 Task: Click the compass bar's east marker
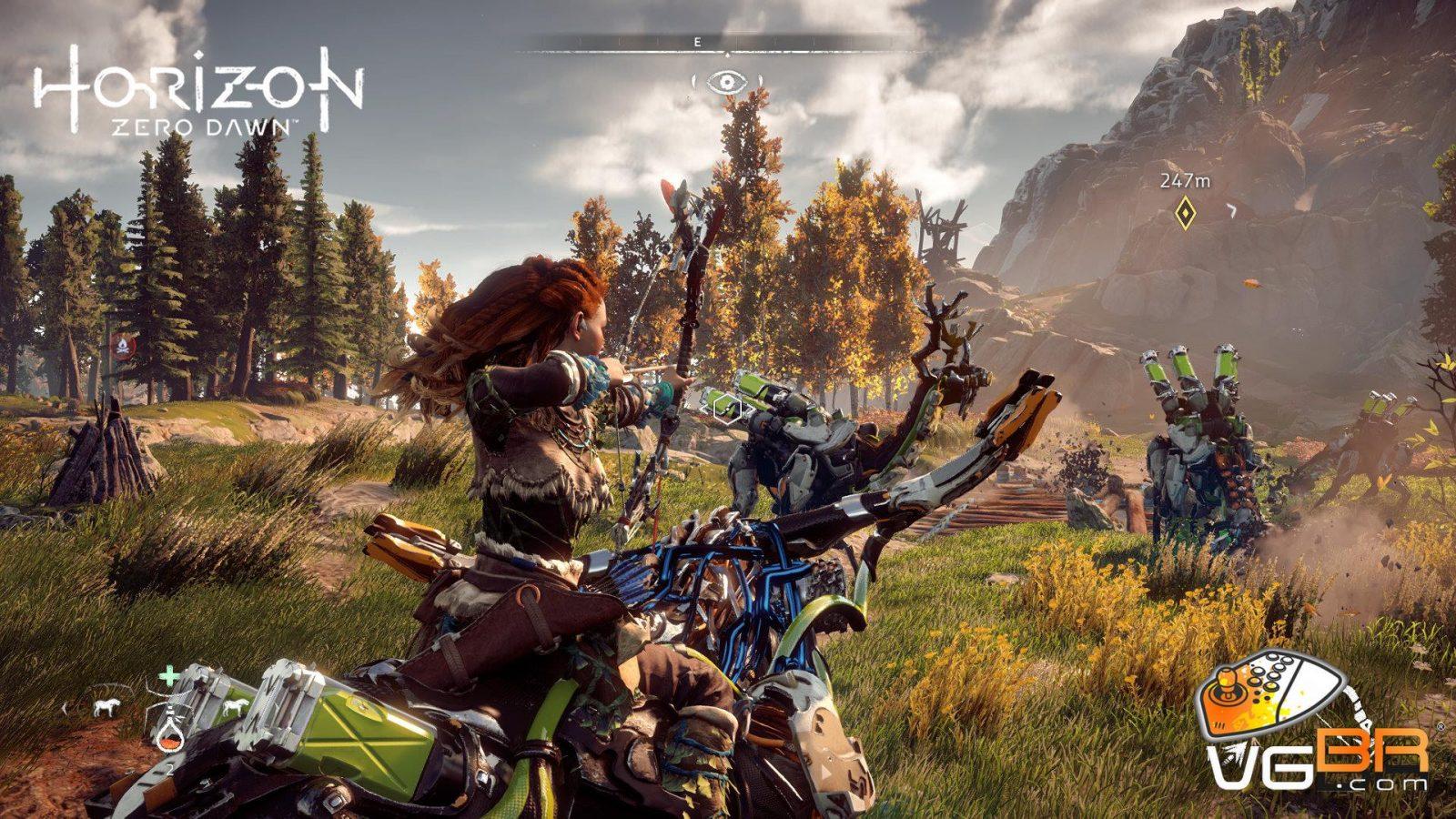pos(697,42)
